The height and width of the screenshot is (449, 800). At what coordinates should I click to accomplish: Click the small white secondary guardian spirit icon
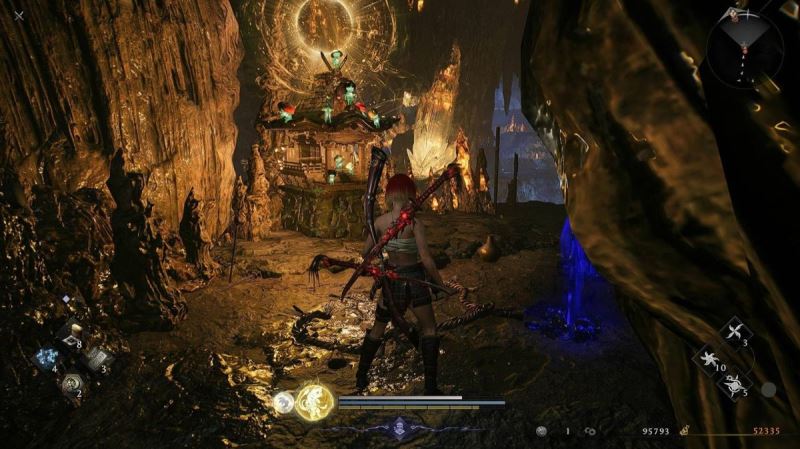point(284,403)
